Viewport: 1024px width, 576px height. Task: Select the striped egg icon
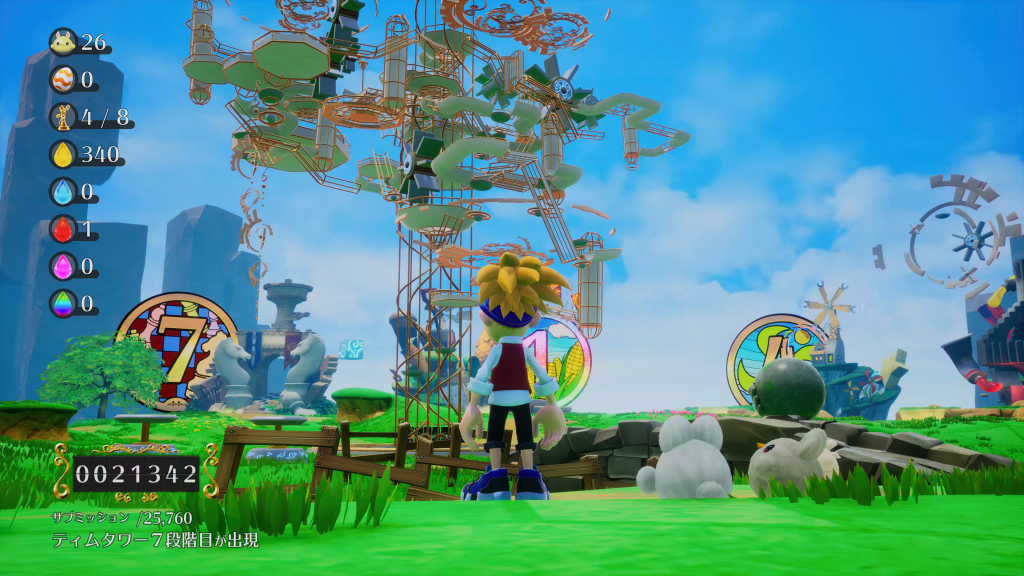(63, 79)
